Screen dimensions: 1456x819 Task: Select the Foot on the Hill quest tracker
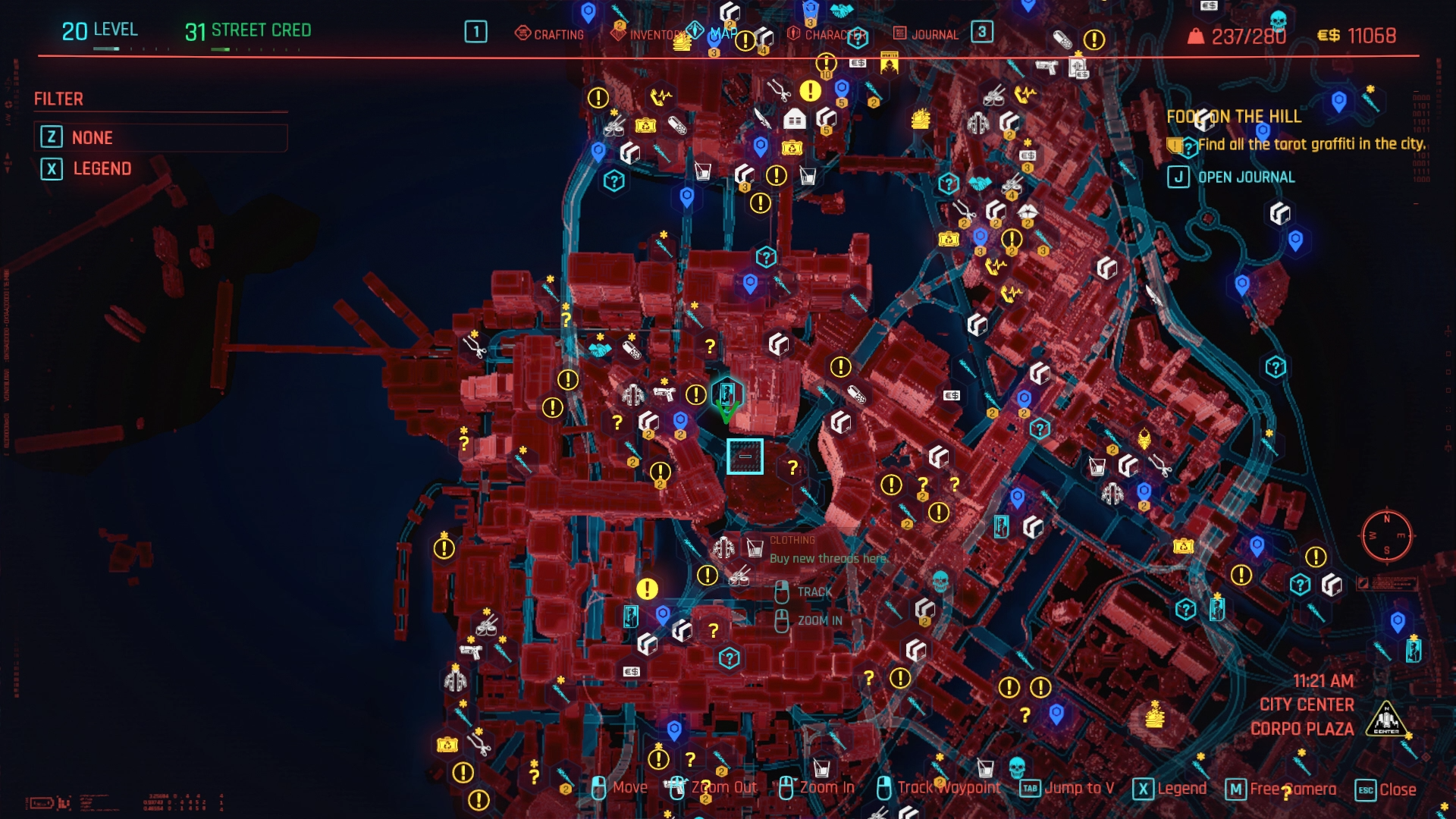(1233, 116)
